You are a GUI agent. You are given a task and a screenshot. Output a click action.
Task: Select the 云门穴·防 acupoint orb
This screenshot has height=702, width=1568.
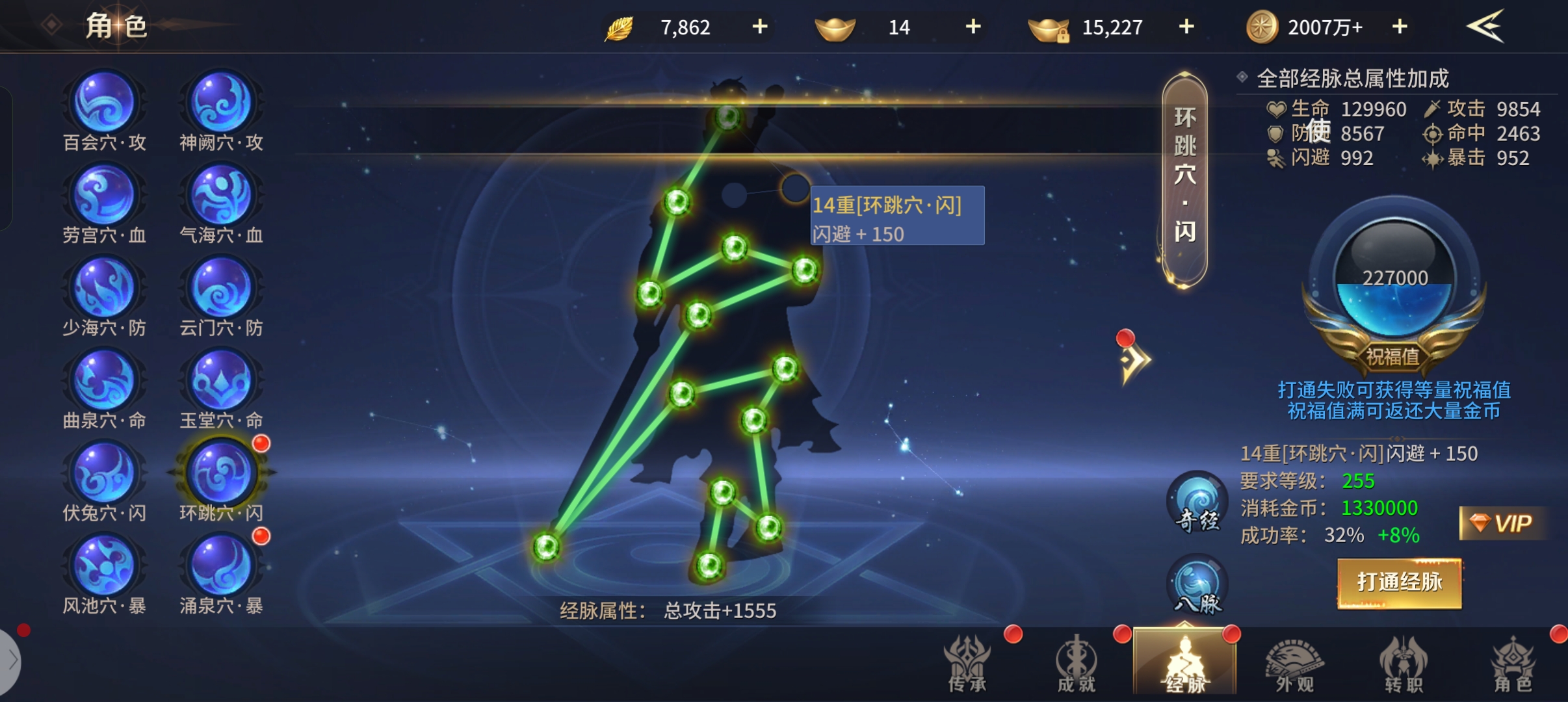[221, 289]
